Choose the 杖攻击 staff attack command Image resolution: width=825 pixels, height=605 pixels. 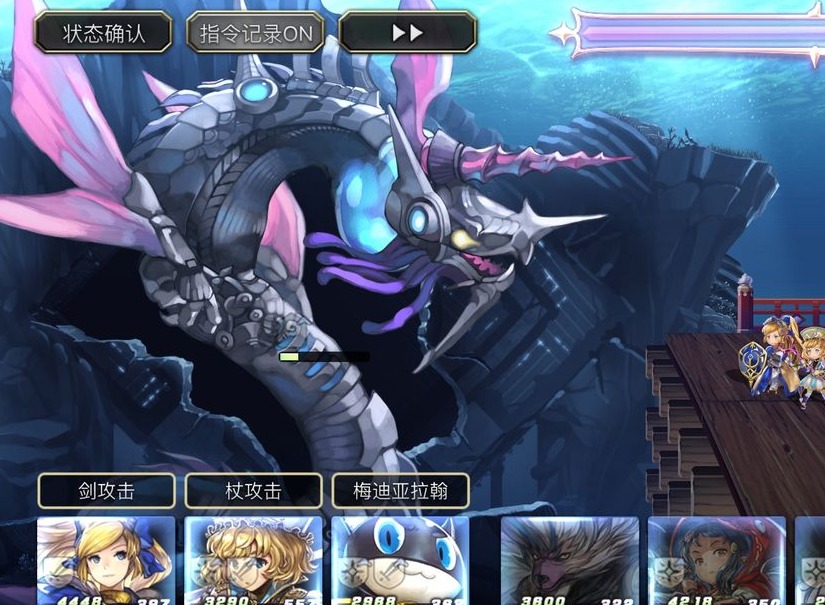[x=254, y=491]
